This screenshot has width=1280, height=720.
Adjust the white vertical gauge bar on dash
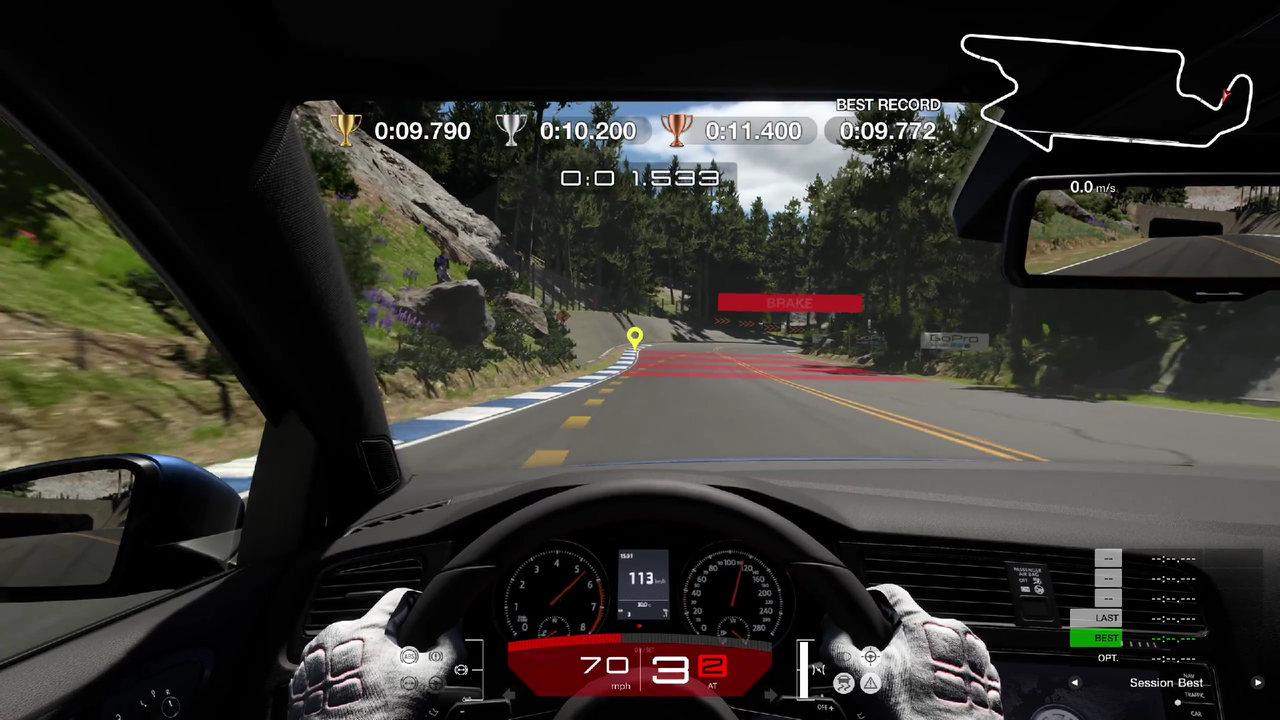click(804, 668)
